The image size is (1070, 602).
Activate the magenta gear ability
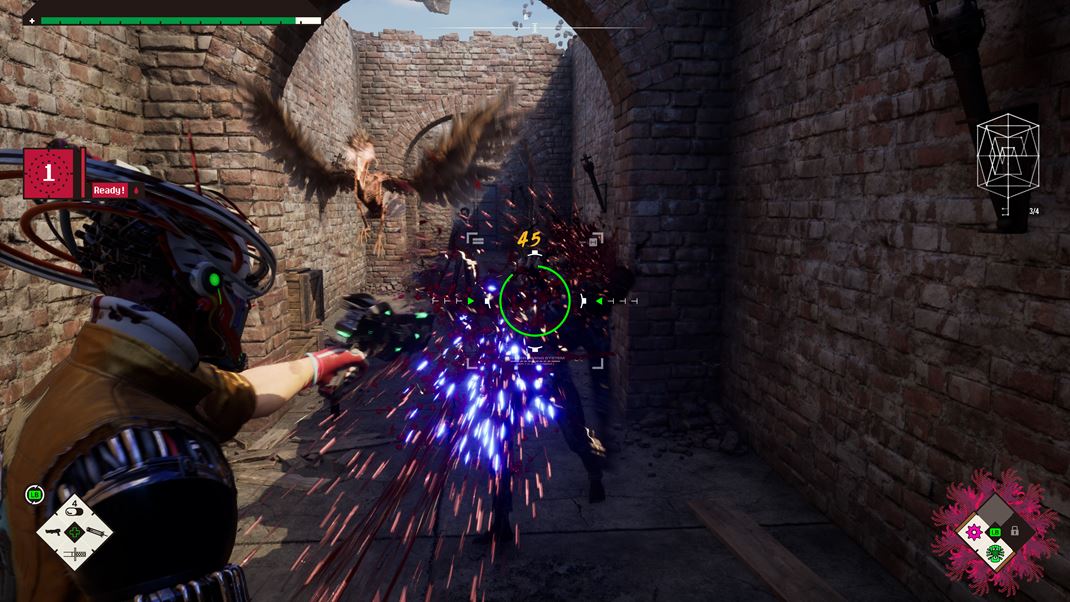point(973,532)
